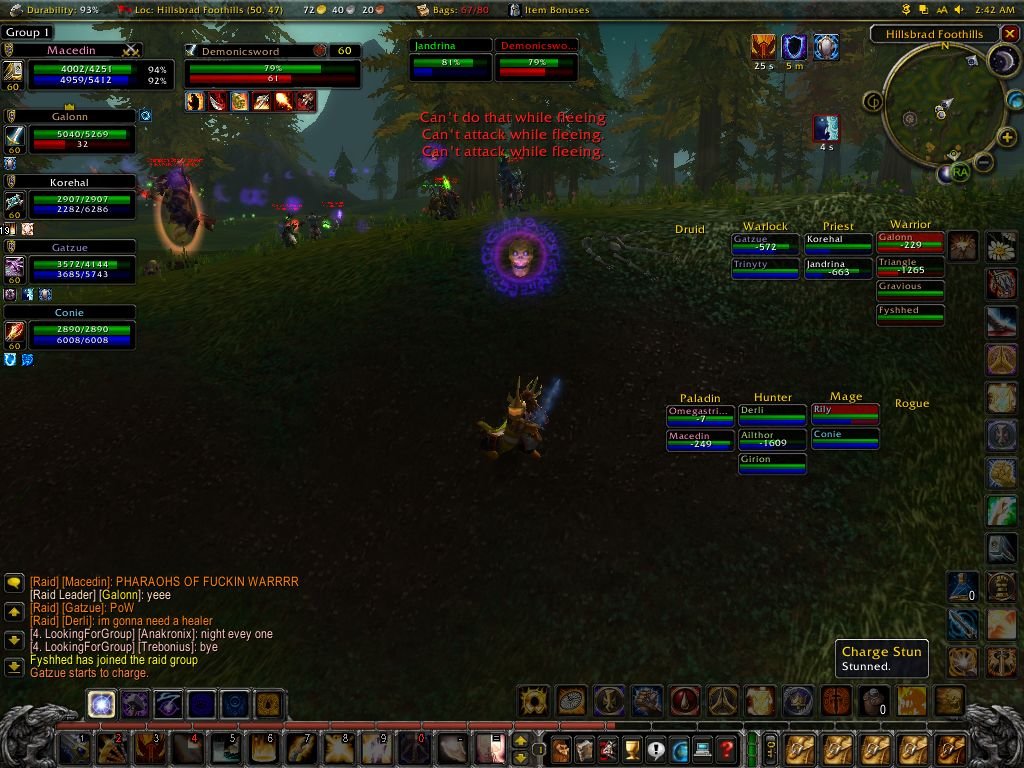The height and width of the screenshot is (768, 1024).
Task: Close the minimap with the red X
Action: [1010, 33]
